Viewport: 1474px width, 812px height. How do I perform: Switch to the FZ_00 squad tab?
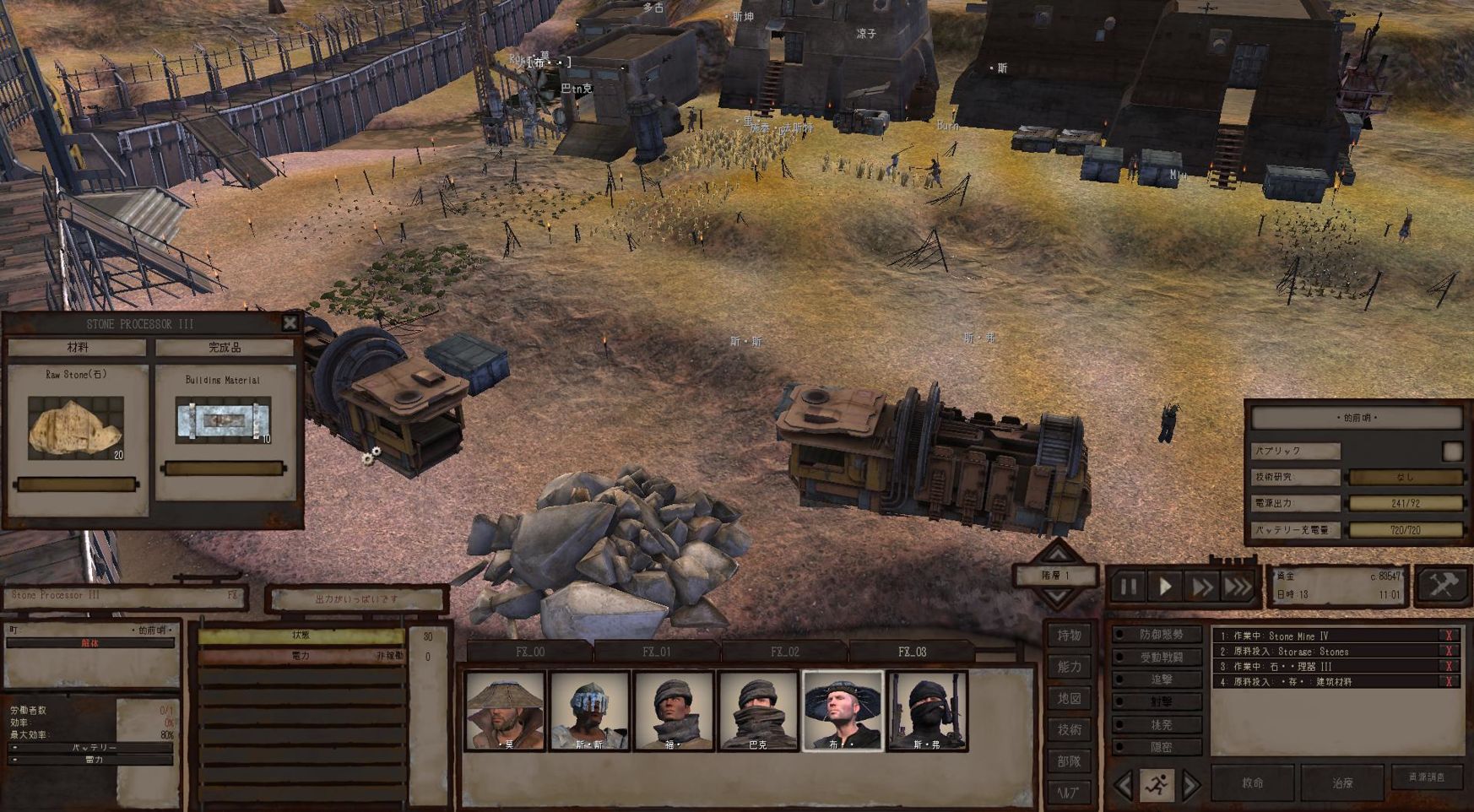(x=530, y=652)
